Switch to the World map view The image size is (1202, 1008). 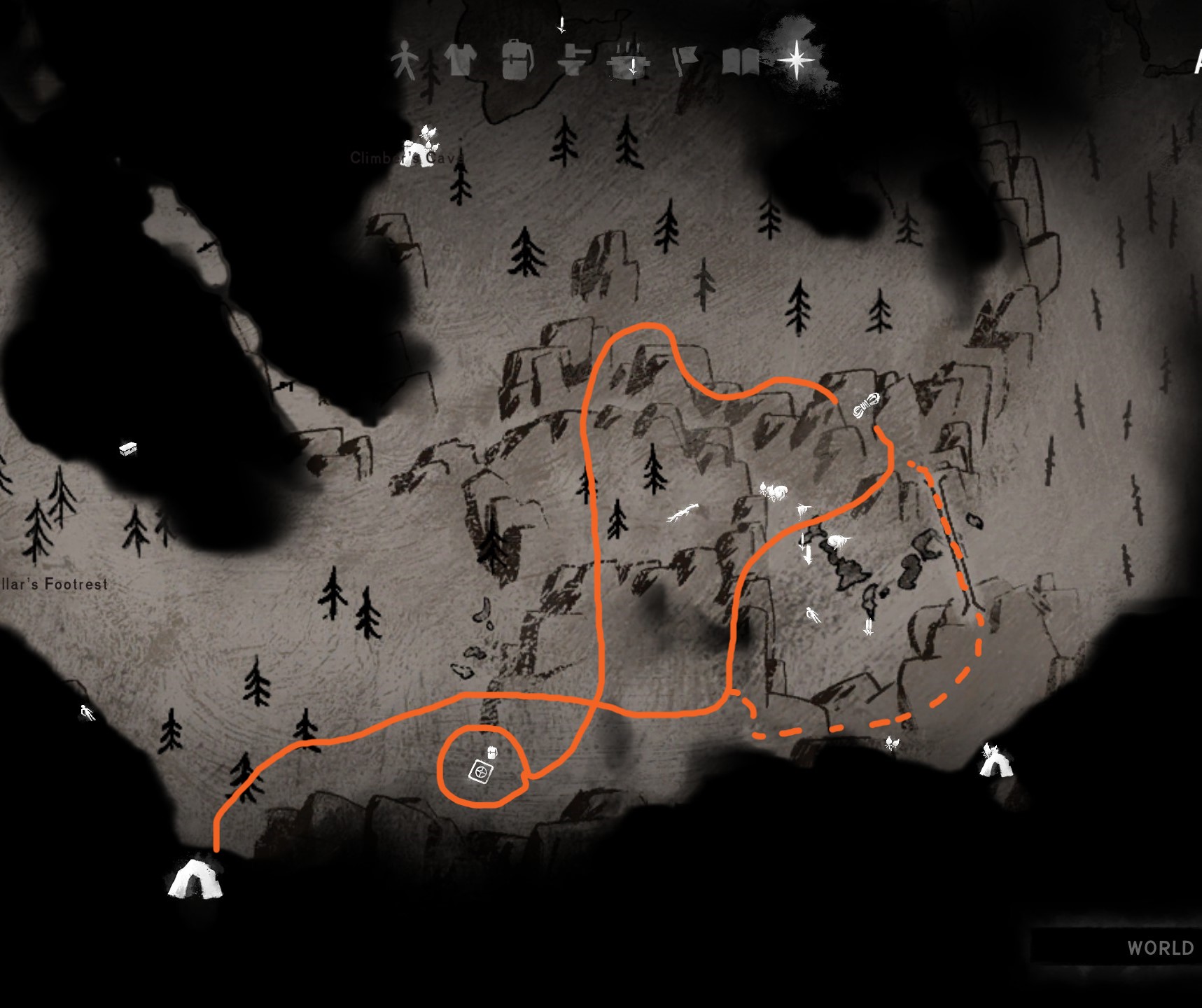pos(1159,948)
